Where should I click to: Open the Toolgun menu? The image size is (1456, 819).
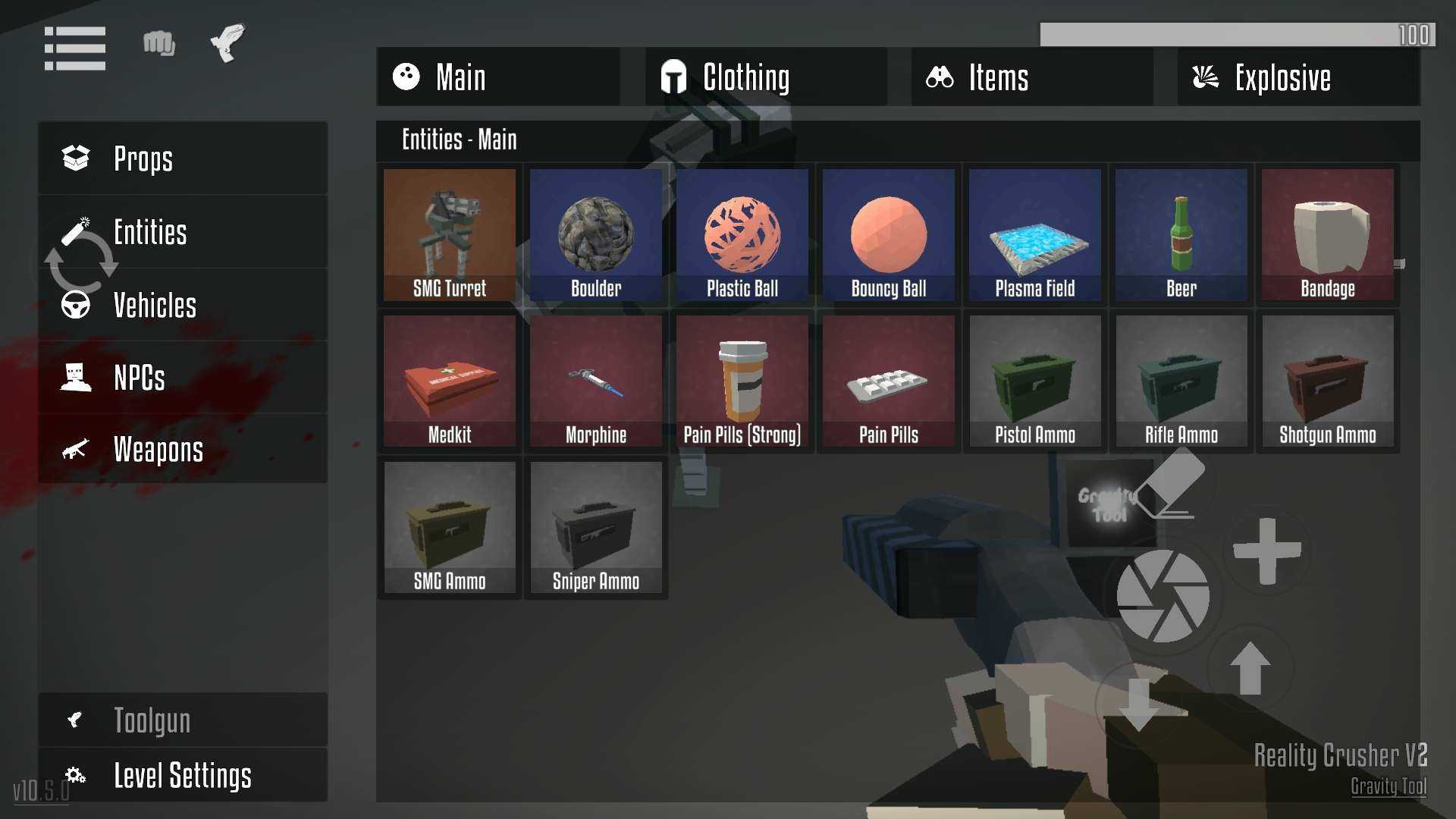(182, 720)
